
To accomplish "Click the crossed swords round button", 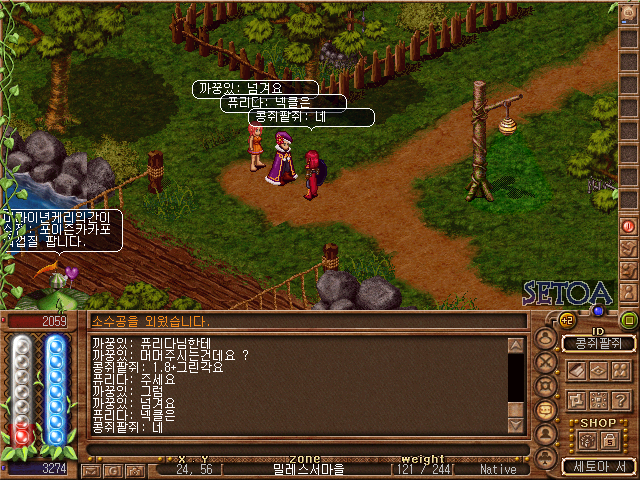I will pyautogui.click(x=546, y=361).
